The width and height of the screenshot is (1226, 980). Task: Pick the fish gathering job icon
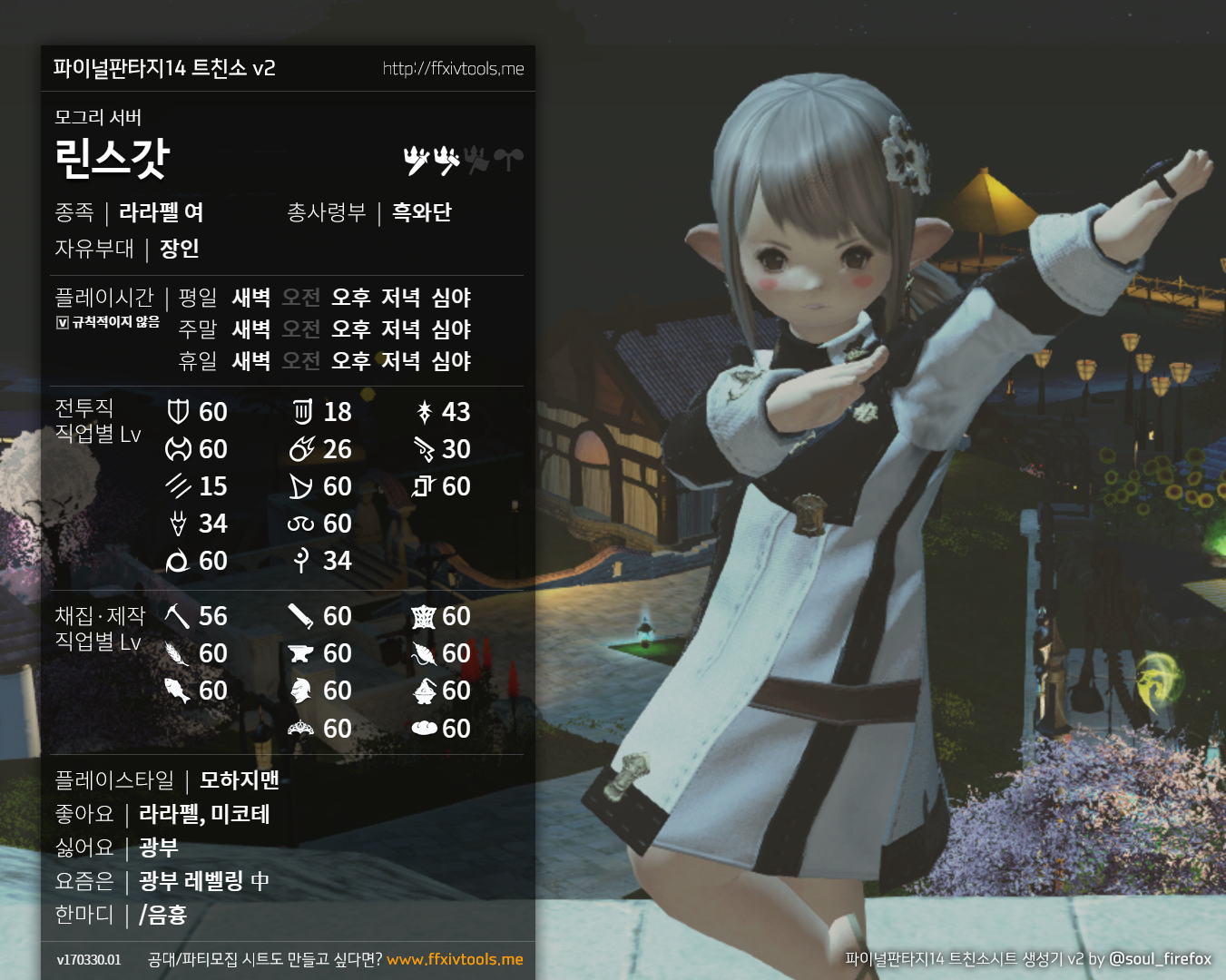pos(177,691)
